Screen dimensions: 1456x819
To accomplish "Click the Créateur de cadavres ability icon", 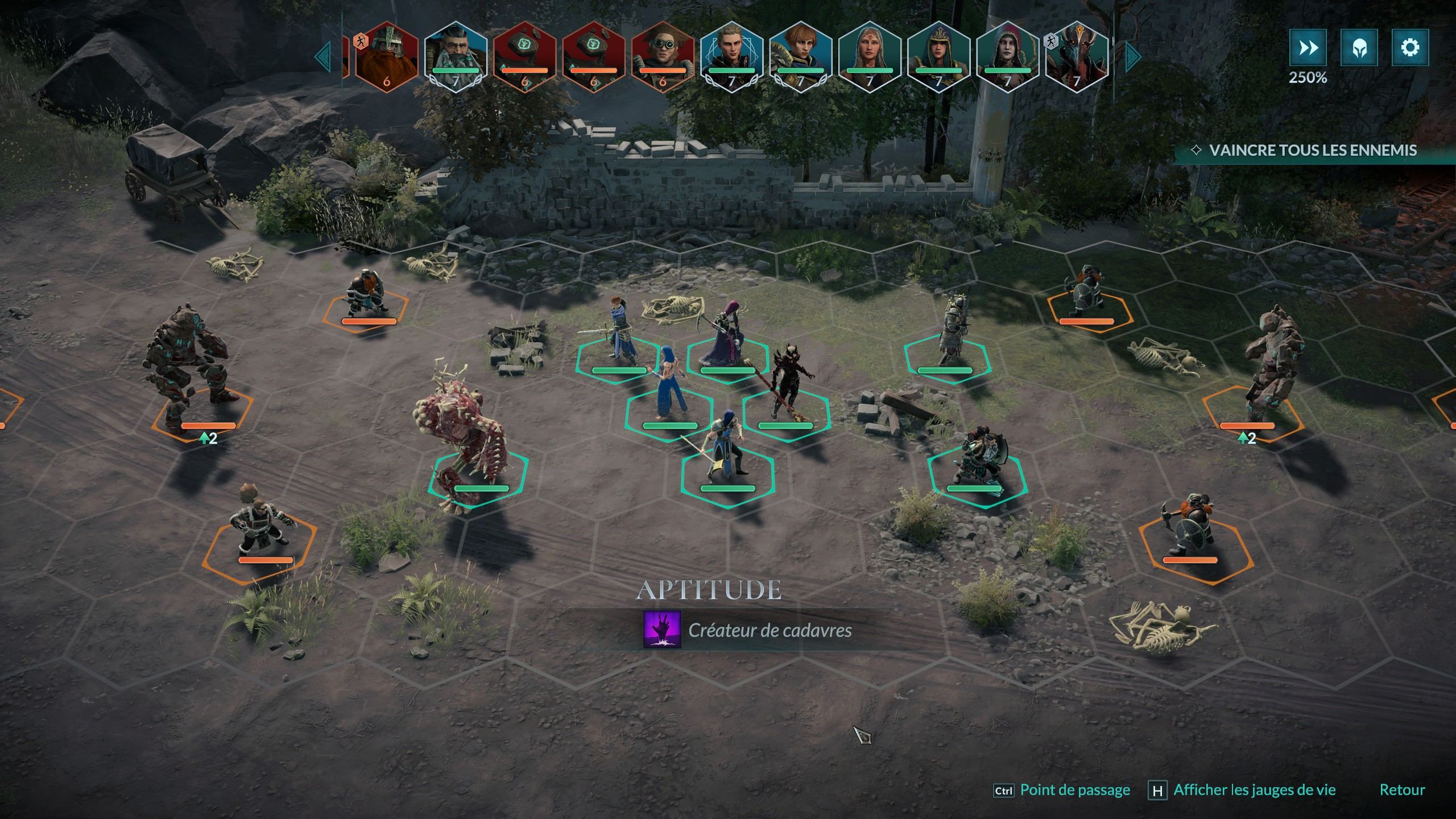I will 662,630.
